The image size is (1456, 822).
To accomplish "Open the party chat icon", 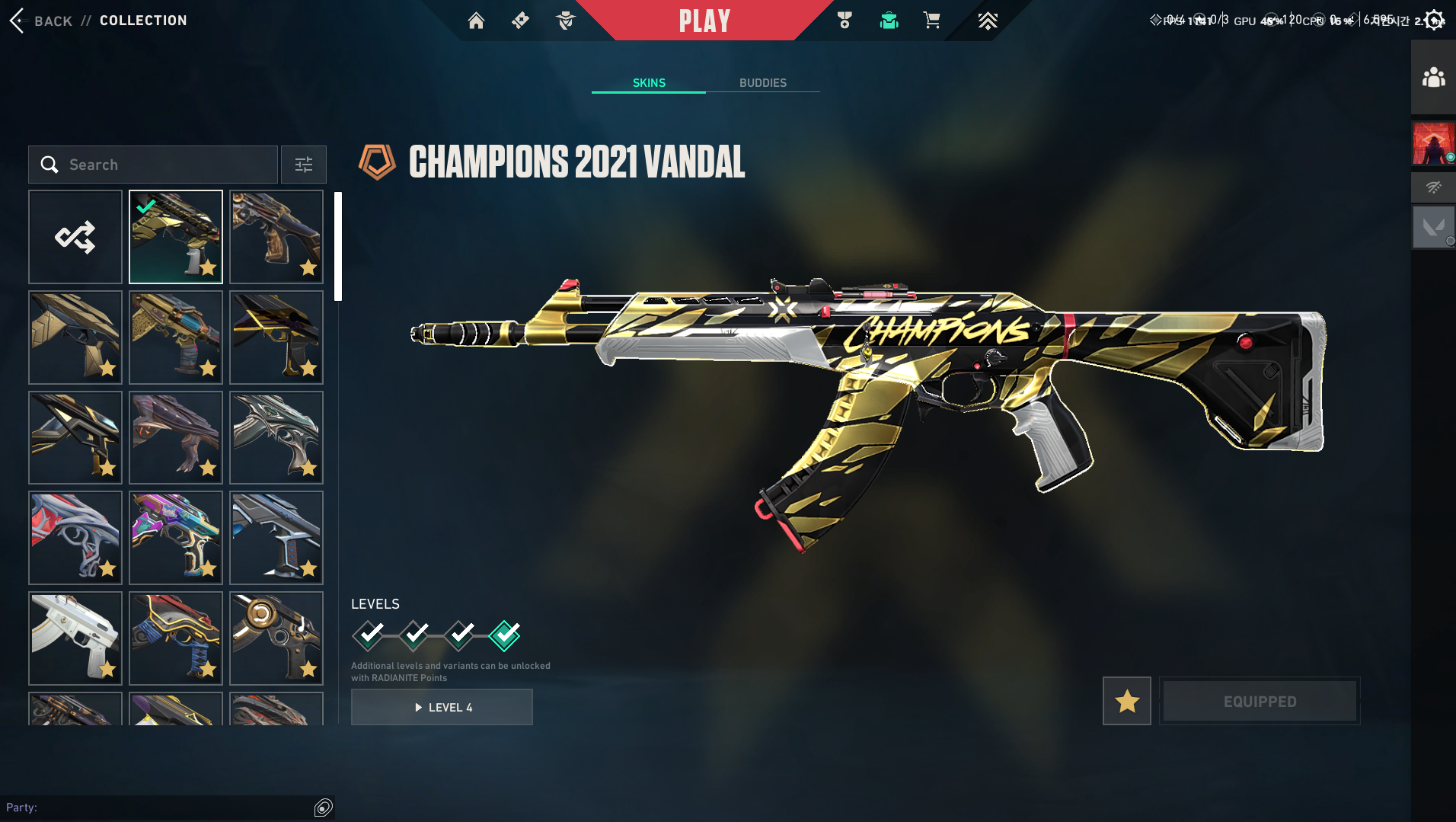I will click(324, 808).
